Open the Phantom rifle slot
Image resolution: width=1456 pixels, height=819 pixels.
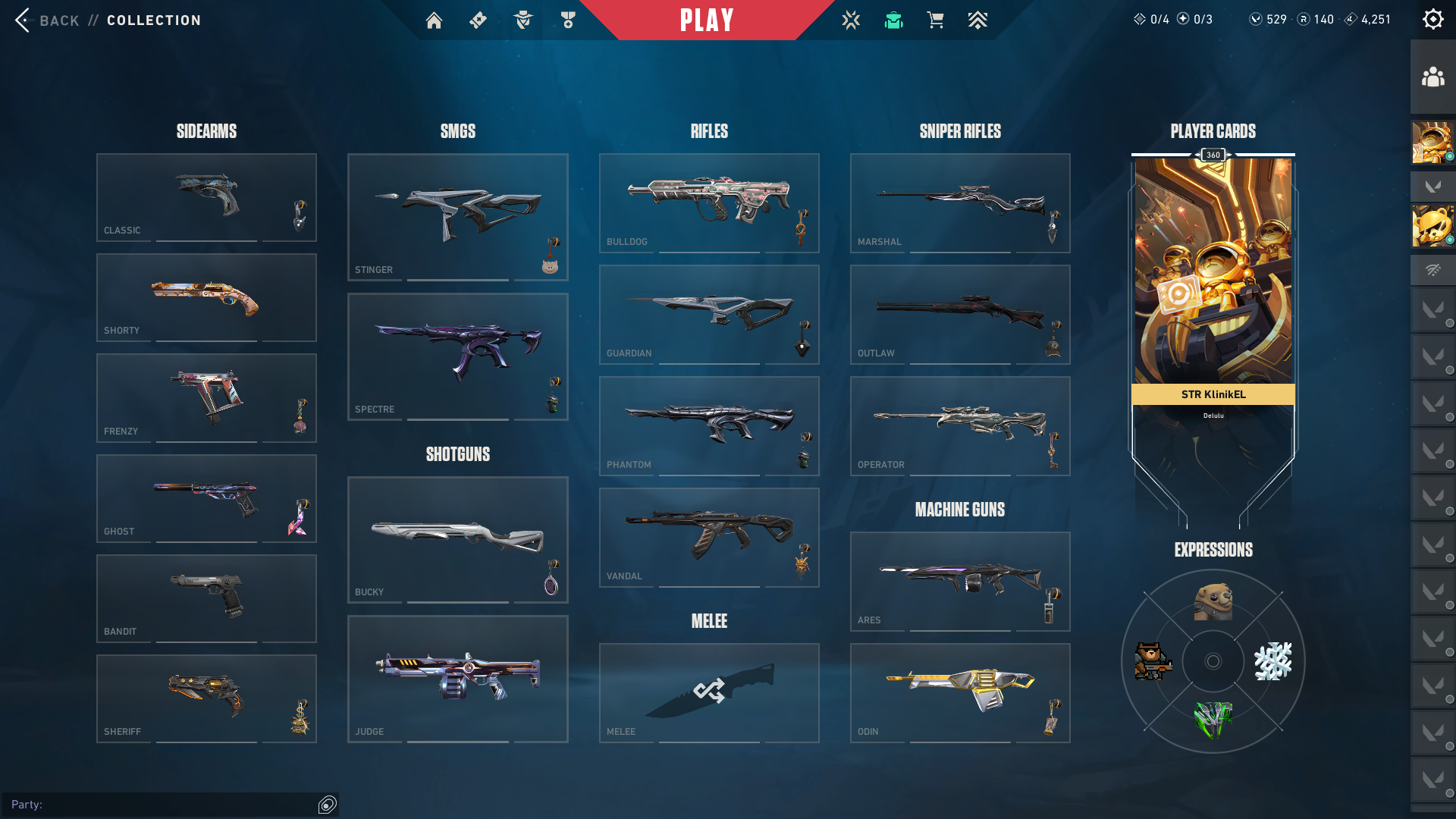tap(709, 425)
